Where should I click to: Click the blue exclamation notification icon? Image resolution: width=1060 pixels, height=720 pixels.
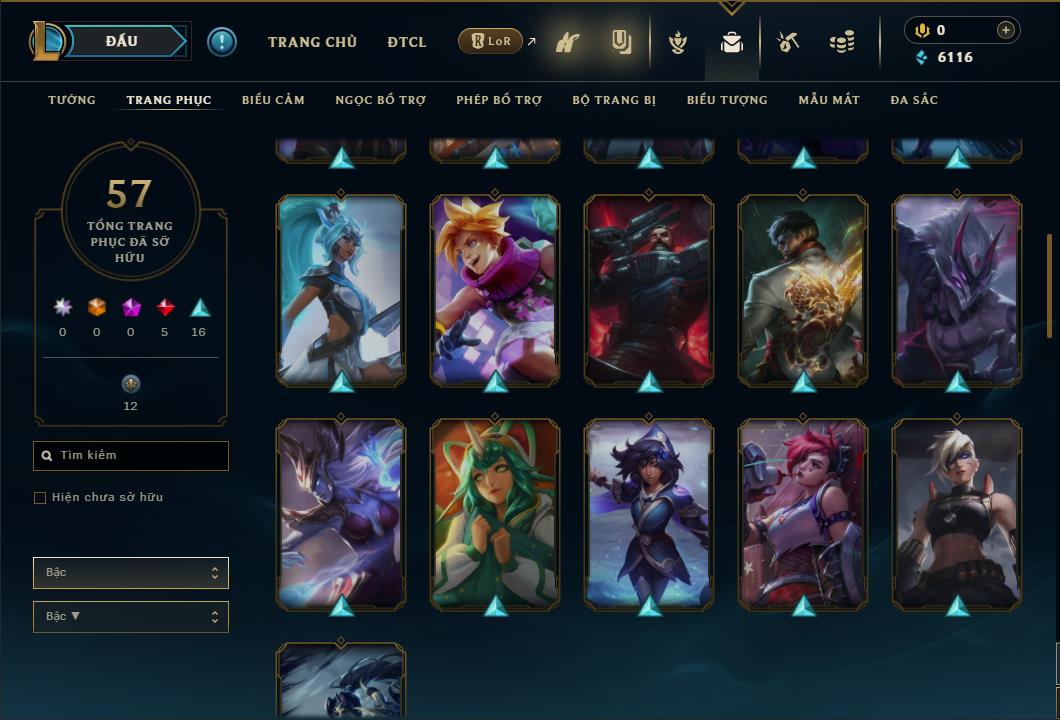click(222, 42)
